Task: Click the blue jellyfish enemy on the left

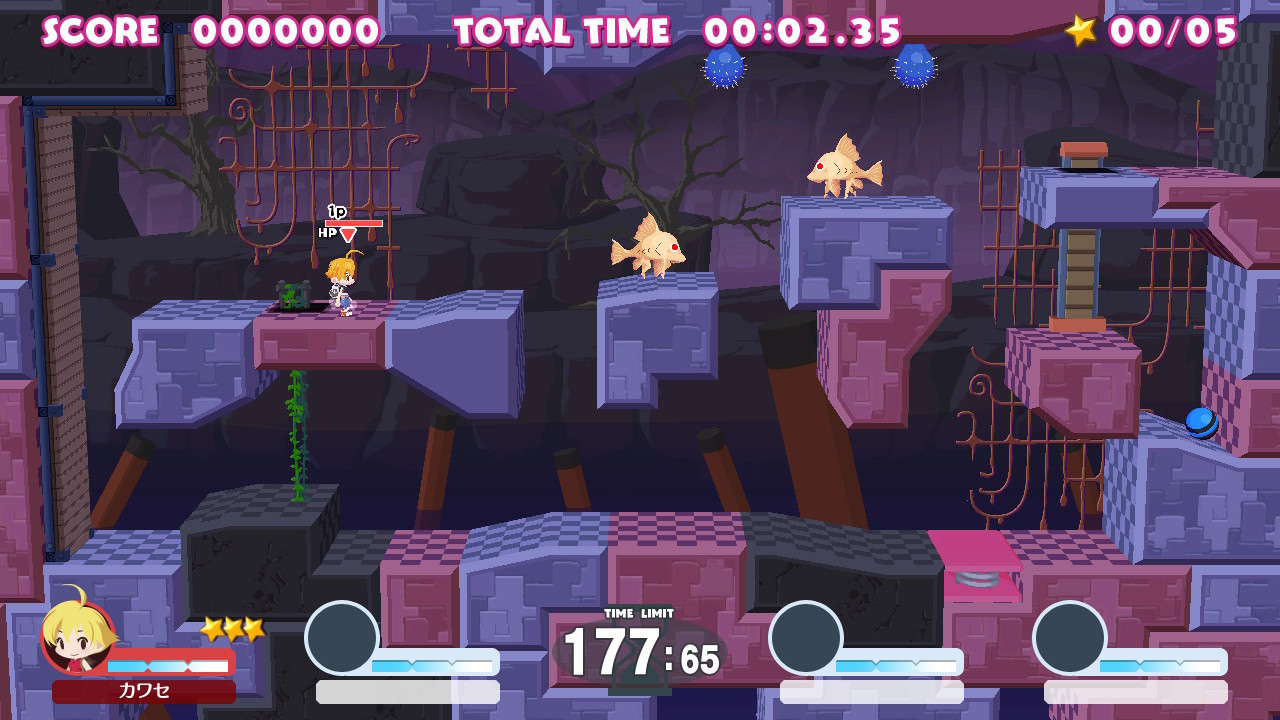Action: point(724,67)
